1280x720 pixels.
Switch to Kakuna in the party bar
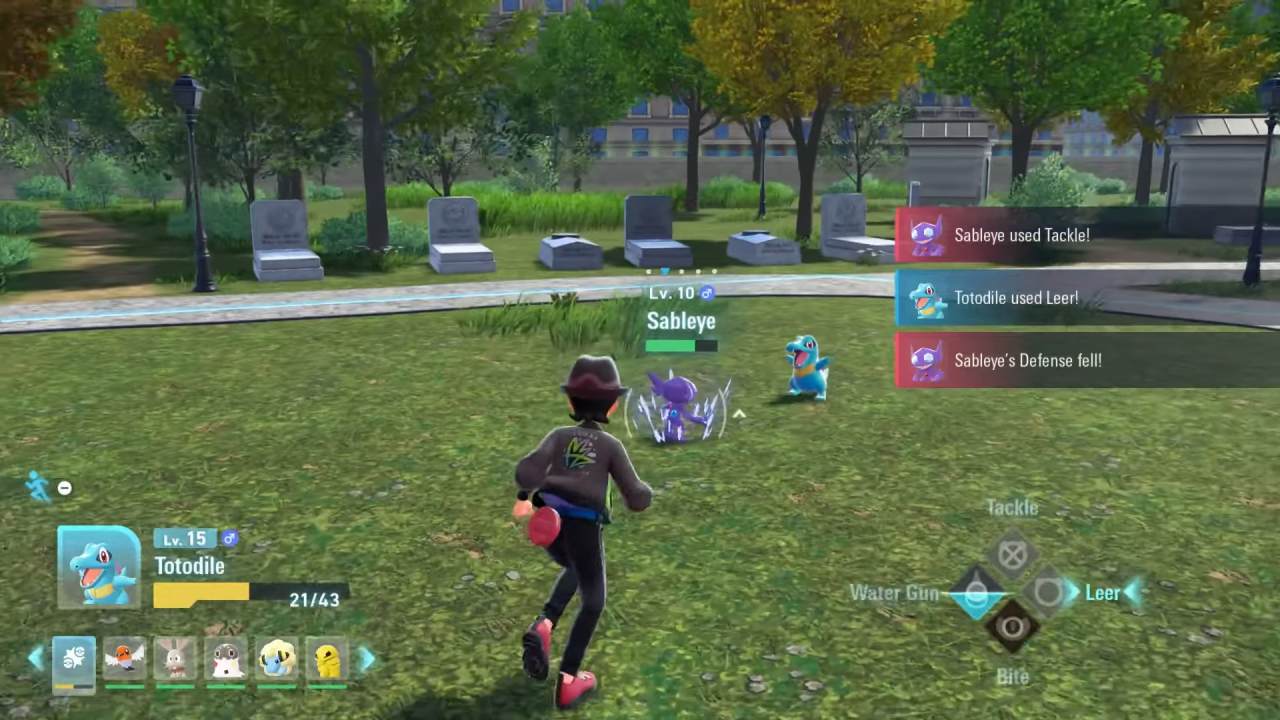point(327,661)
